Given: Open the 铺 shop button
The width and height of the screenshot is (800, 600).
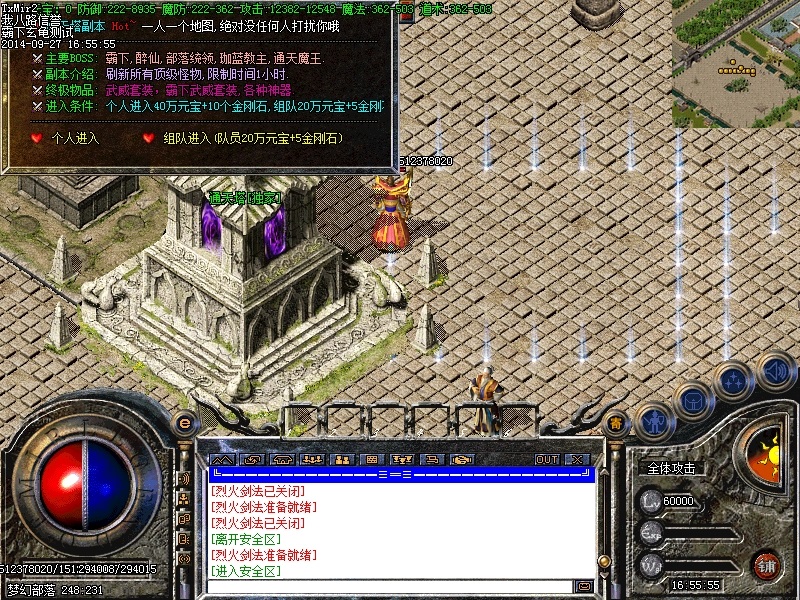Looking at the screenshot, I should [767, 564].
